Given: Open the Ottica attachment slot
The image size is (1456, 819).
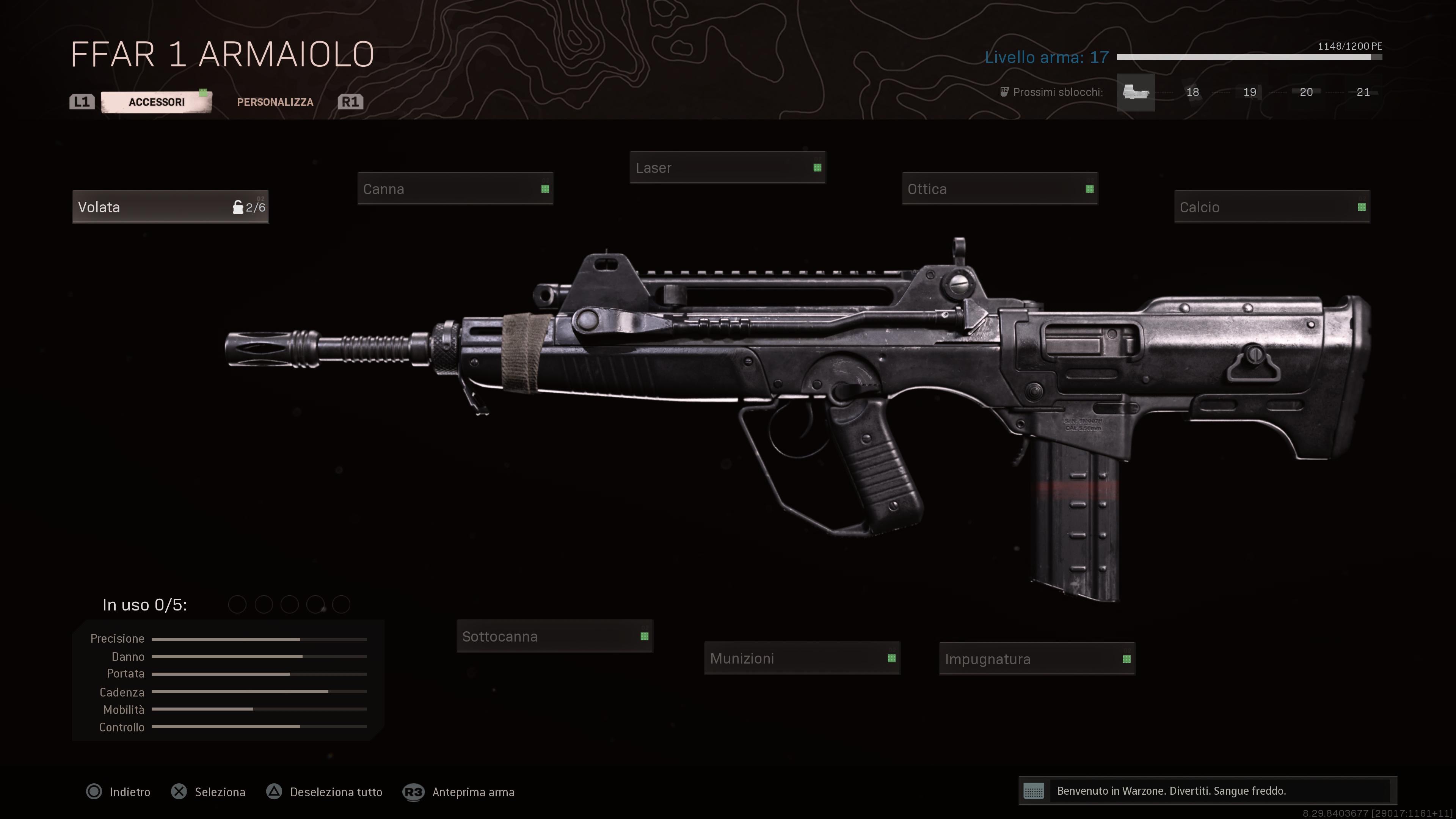Looking at the screenshot, I should click(x=1000, y=189).
